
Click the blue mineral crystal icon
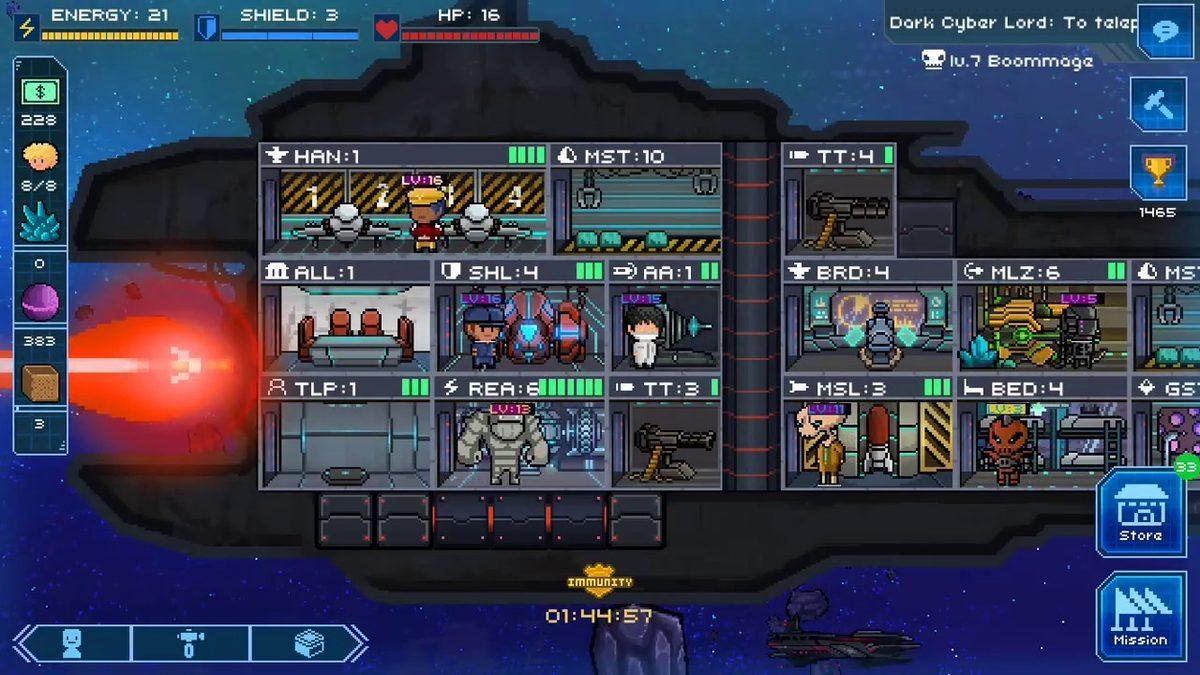[x=41, y=223]
